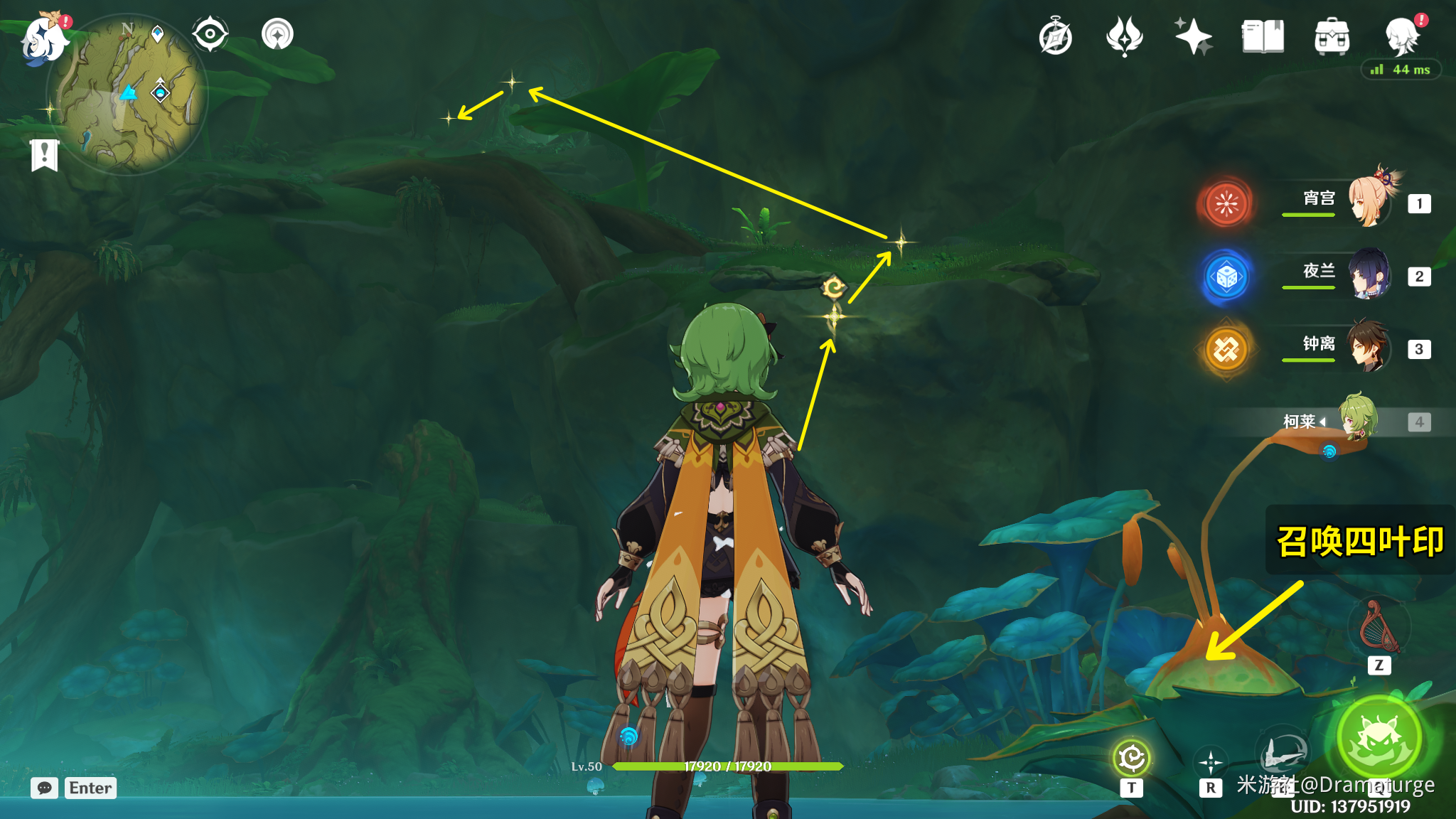Open the backpack inventory
Screen dimensions: 1456x819
coord(1332,37)
